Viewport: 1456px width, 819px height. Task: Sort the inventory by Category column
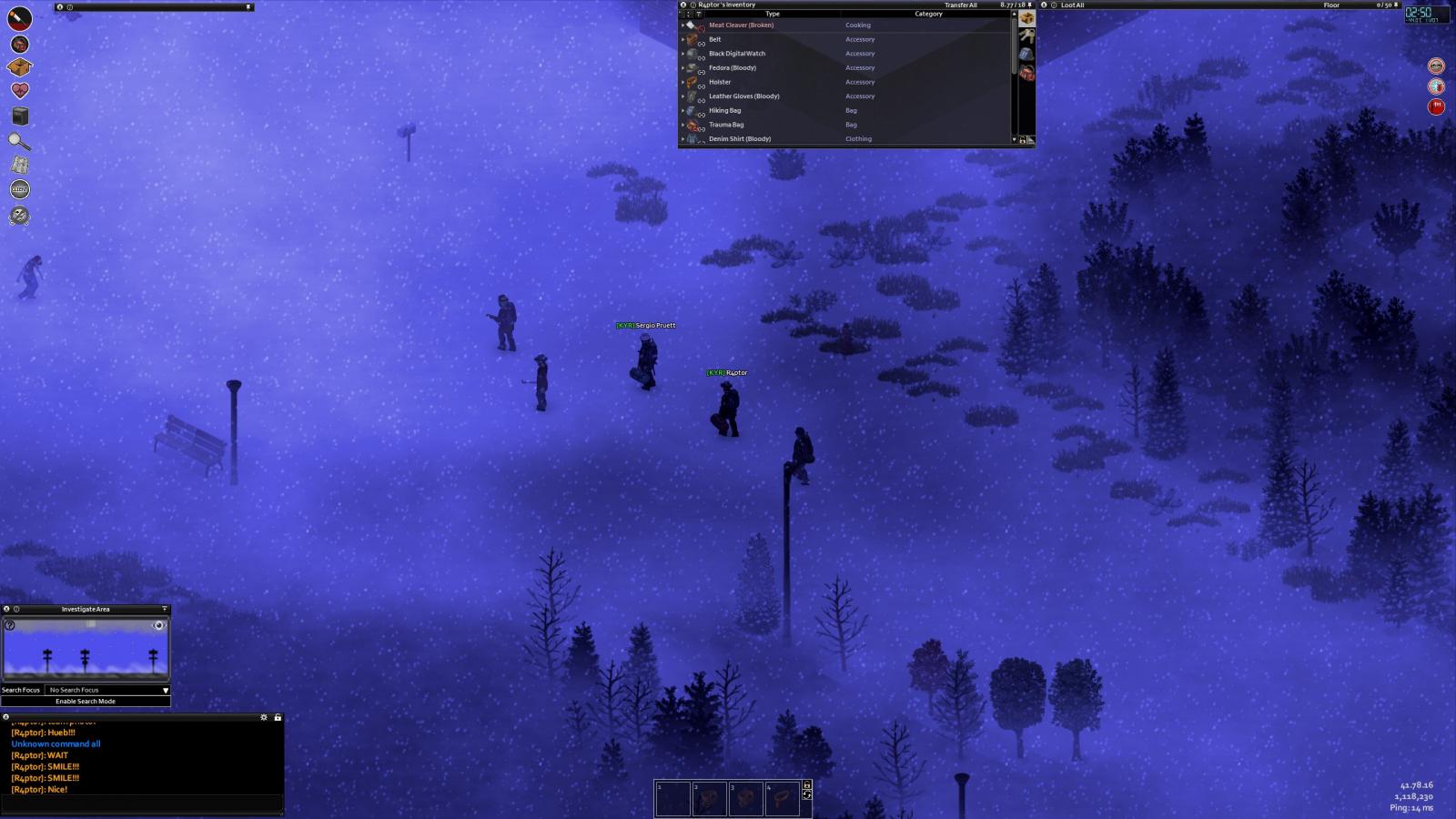coord(928,15)
